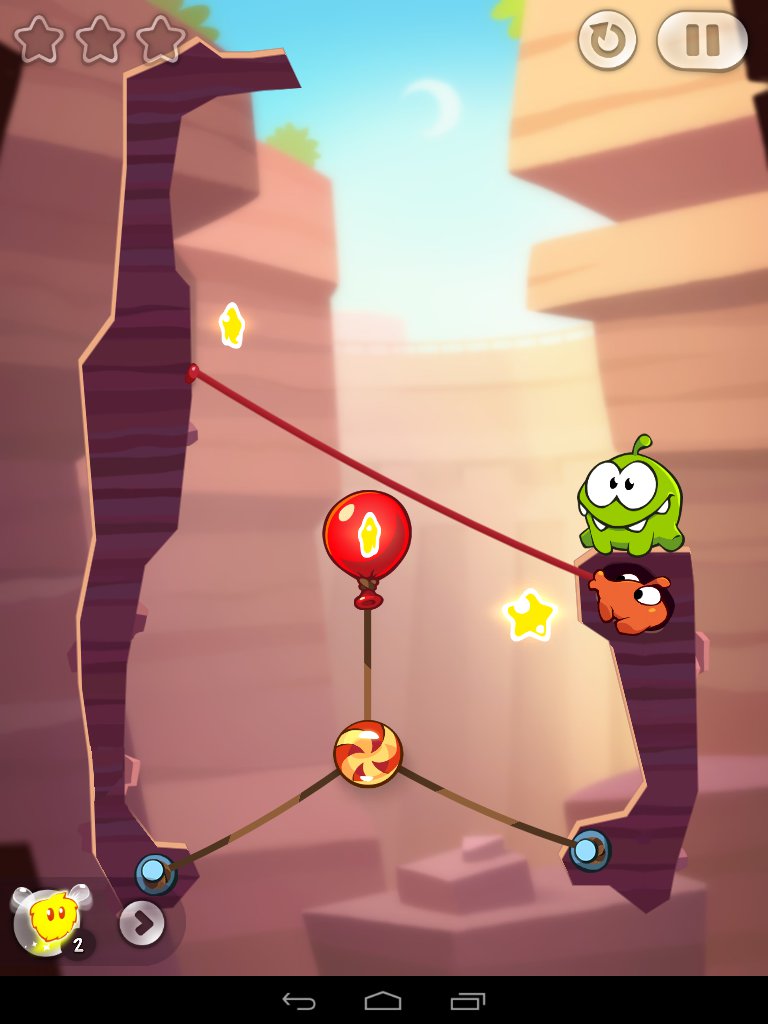Go to the Android home screen
The height and width of the screenshot is (1024, 768).
pos(383,1001)
